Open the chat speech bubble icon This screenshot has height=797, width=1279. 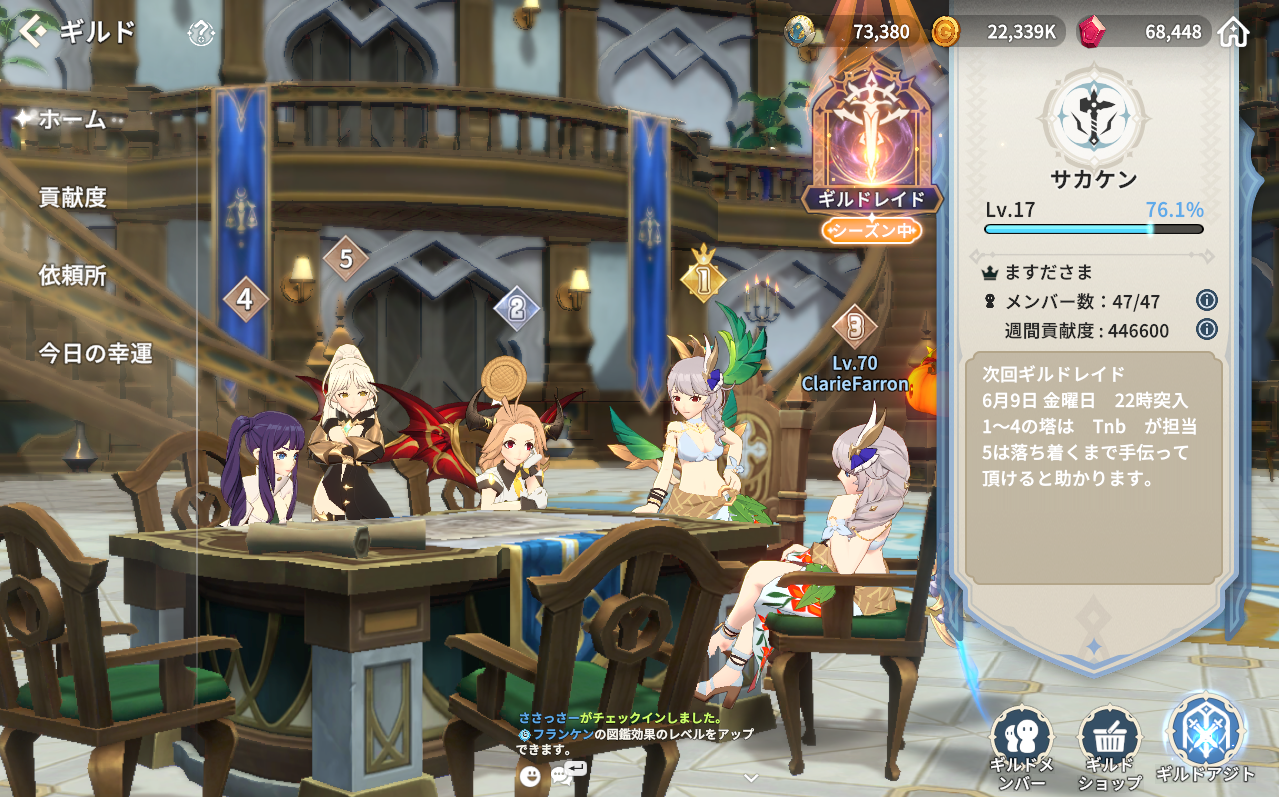[x=567, y=773]
